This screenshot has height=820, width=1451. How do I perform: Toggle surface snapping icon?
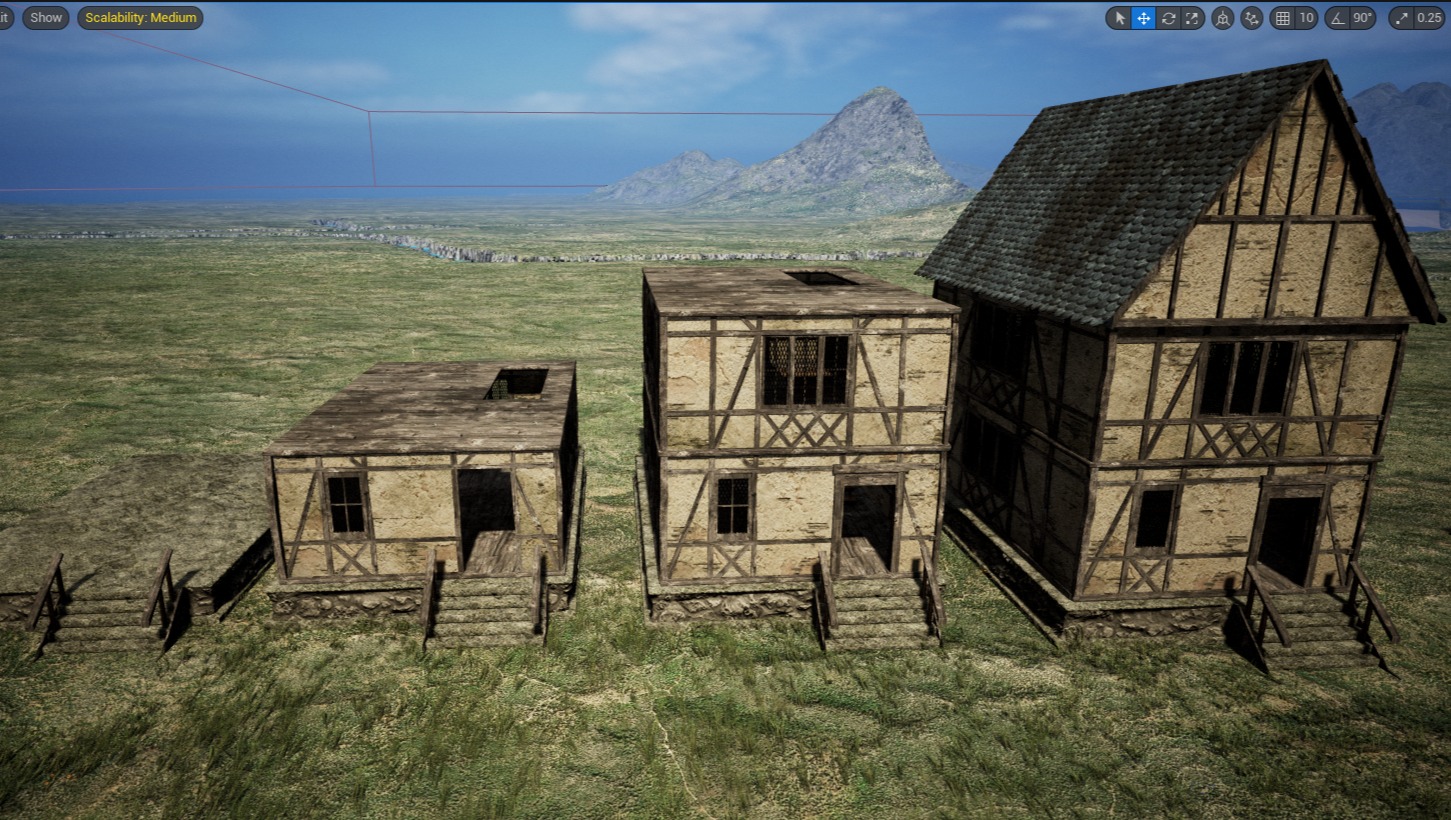coord(1251,18)
